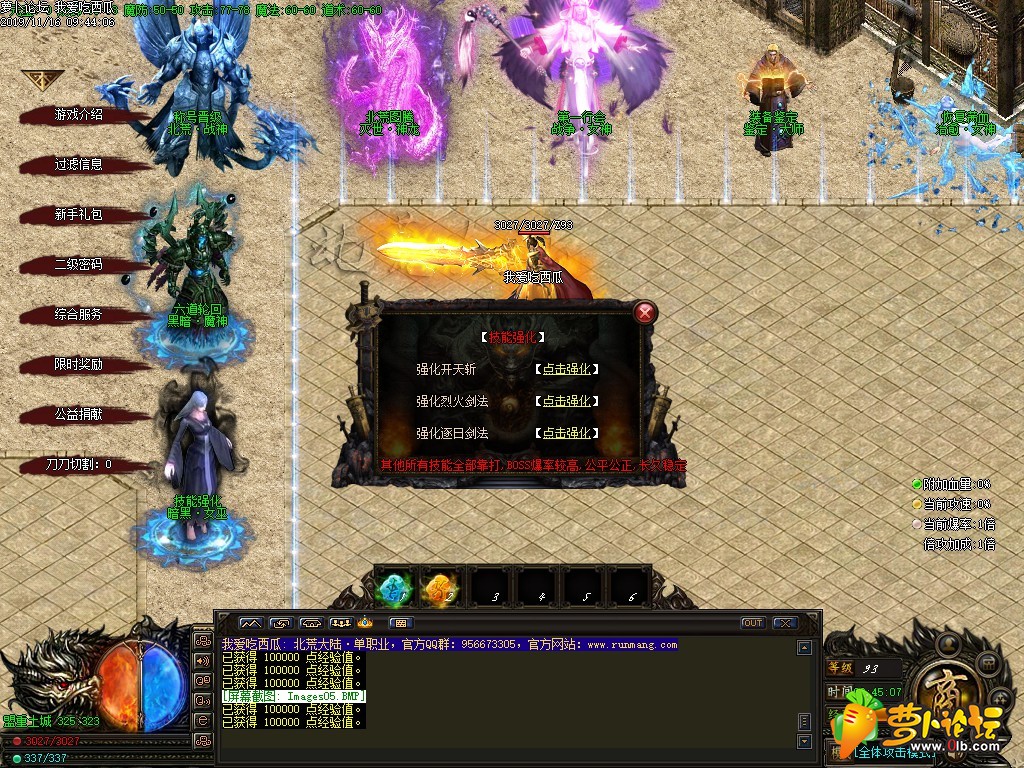Use the blue gem in hotbar slot 1

pos(396,588)
